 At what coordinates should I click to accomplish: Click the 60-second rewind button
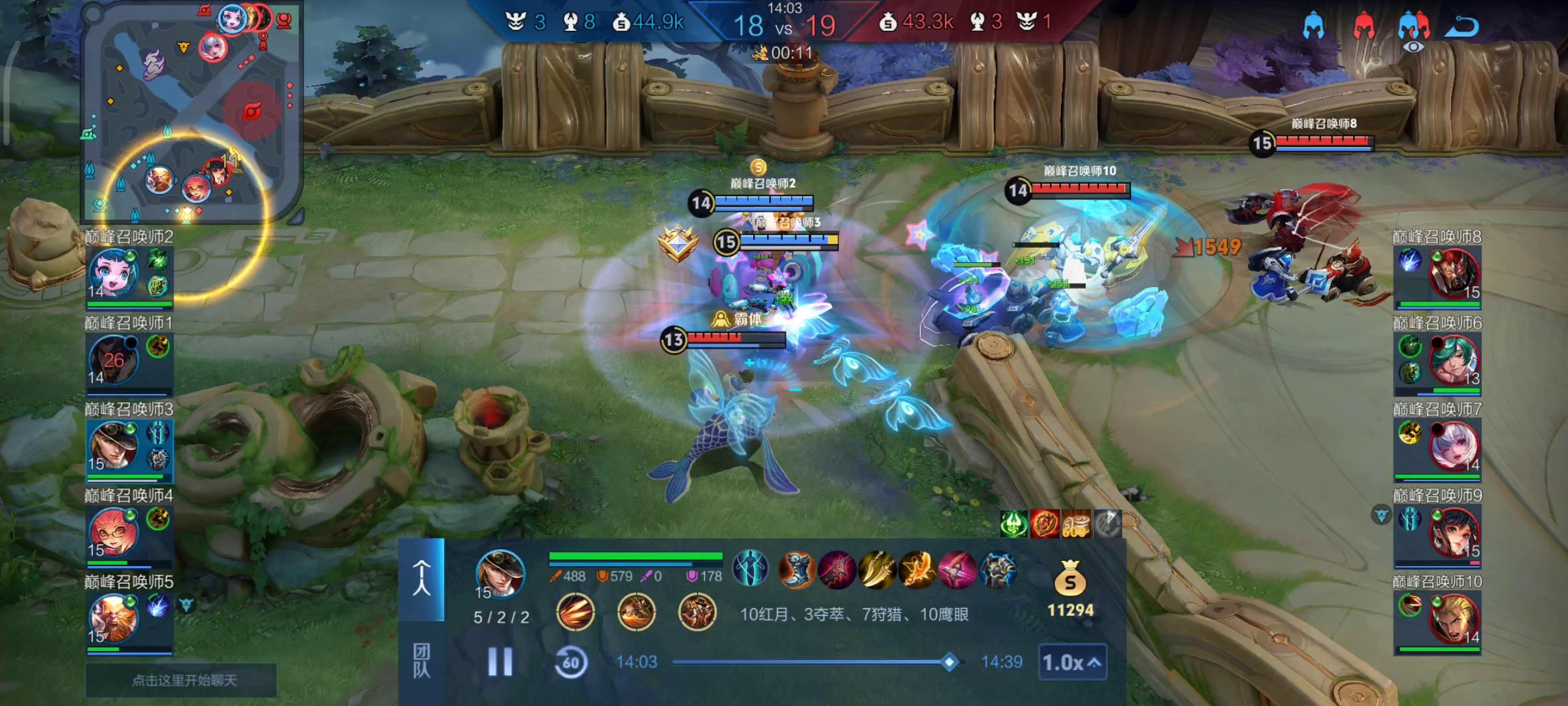click(570, 662)
